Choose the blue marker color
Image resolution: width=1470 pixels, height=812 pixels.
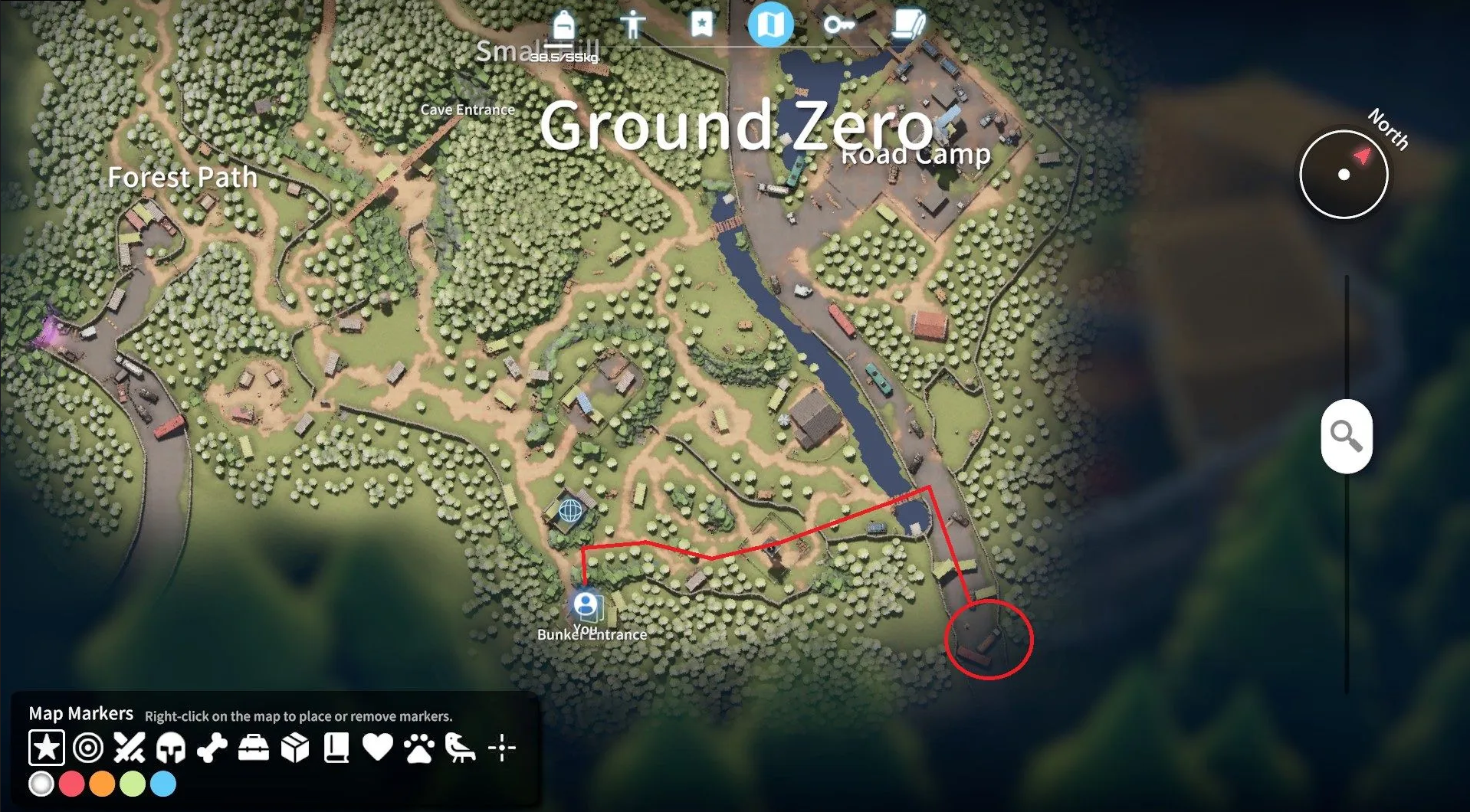(x=163, y=784)
